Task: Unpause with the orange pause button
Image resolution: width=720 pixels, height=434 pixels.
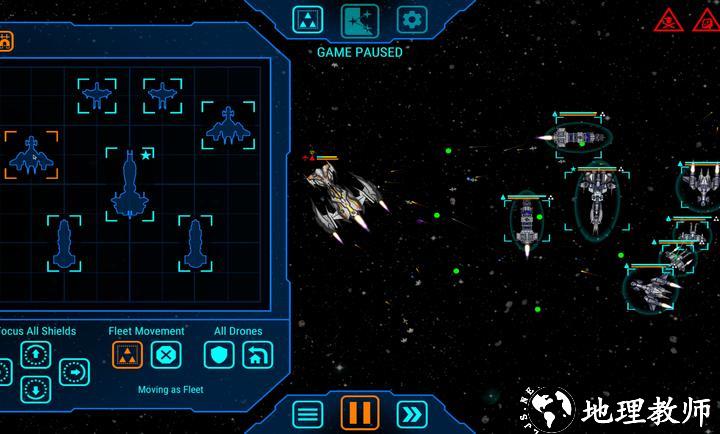Action: [x=360, y=412]
